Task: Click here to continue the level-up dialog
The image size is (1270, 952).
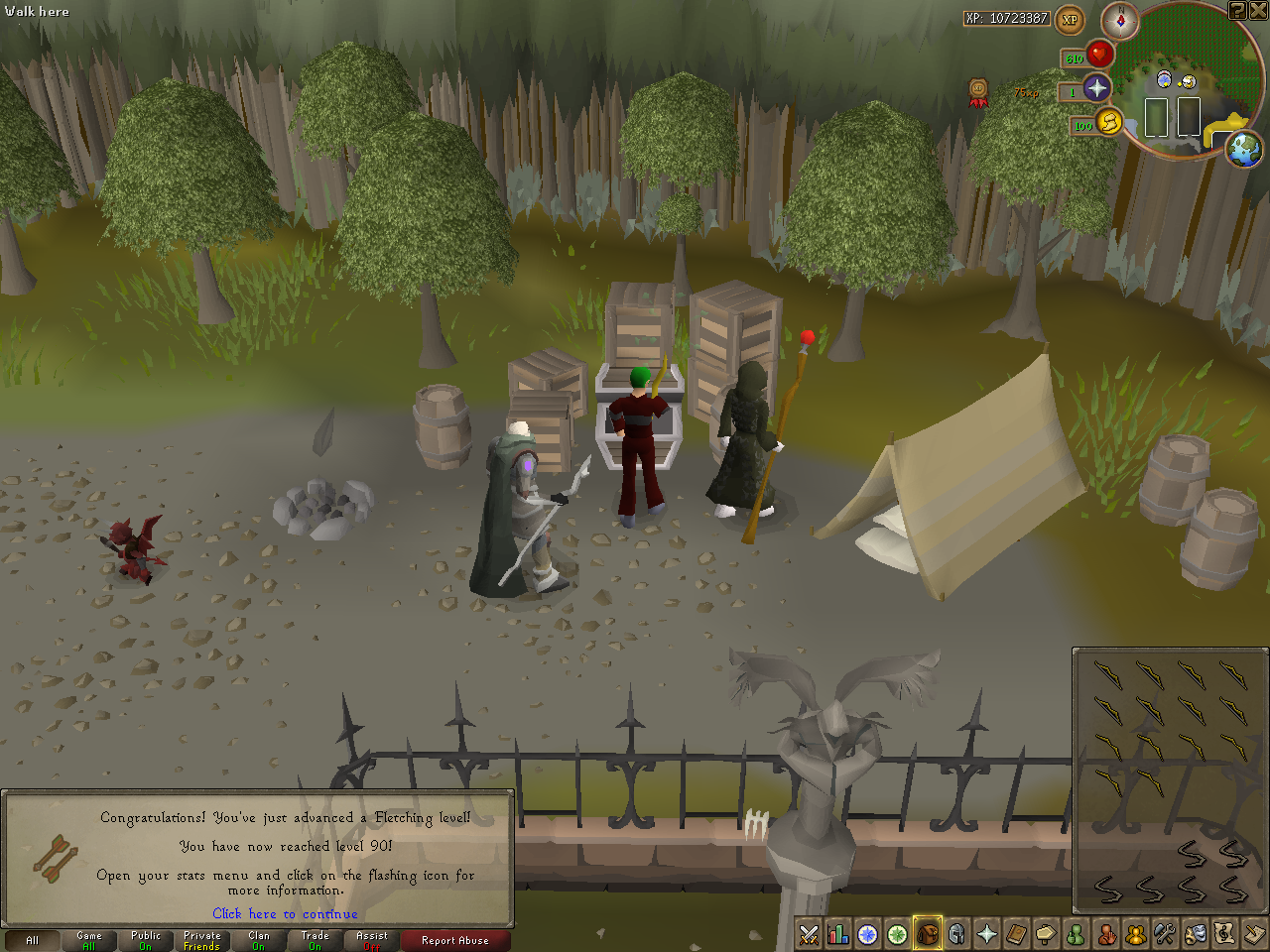Action: pos(285,914)
